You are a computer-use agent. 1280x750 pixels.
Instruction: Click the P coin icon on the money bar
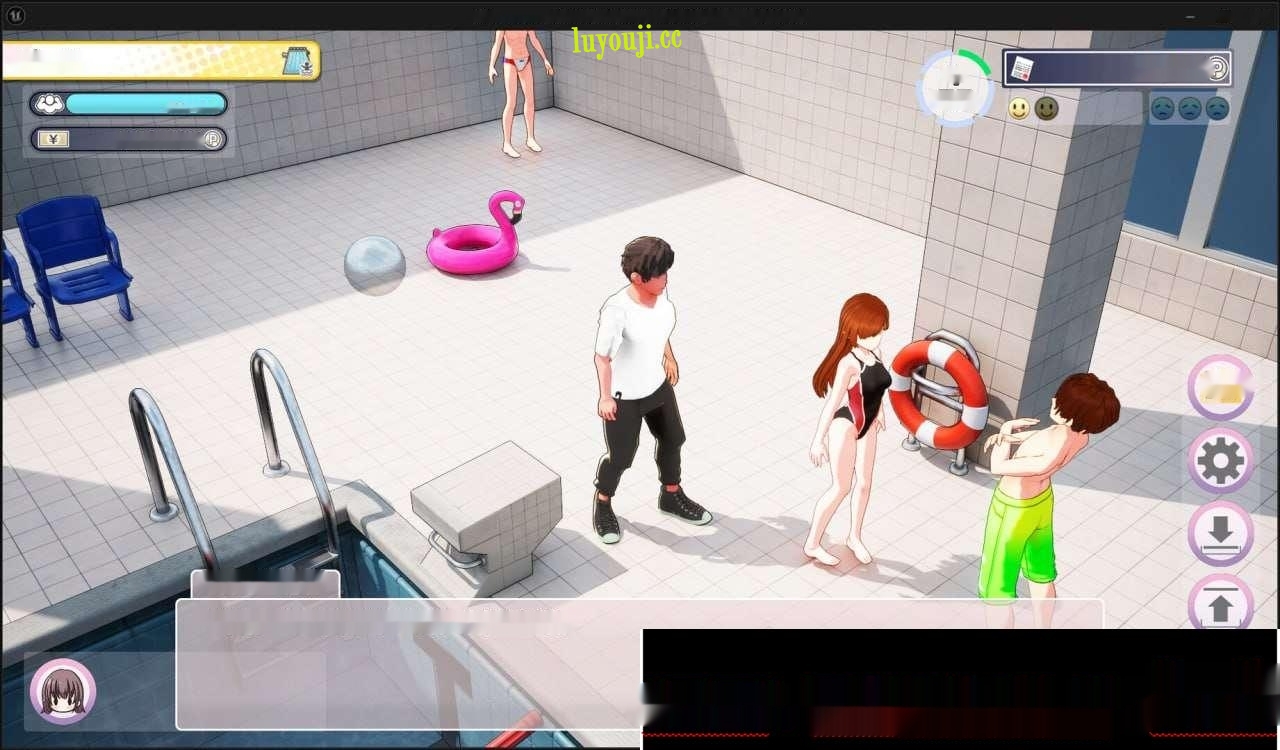point(213,140)
